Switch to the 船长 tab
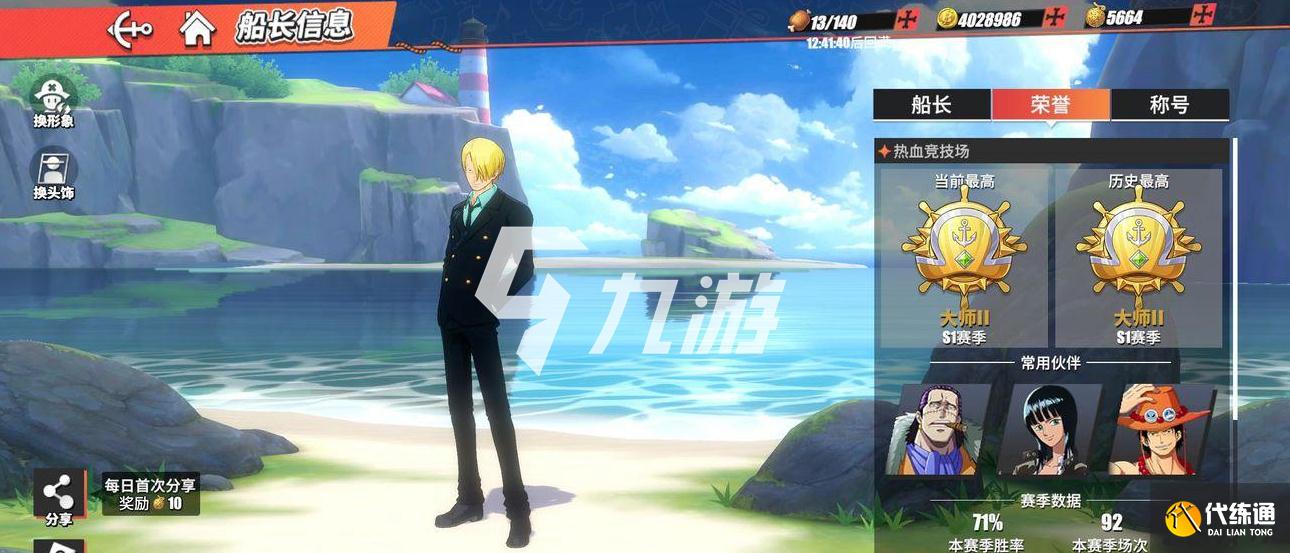Screen dimensions: 1290x553 (x=931, y=105)
